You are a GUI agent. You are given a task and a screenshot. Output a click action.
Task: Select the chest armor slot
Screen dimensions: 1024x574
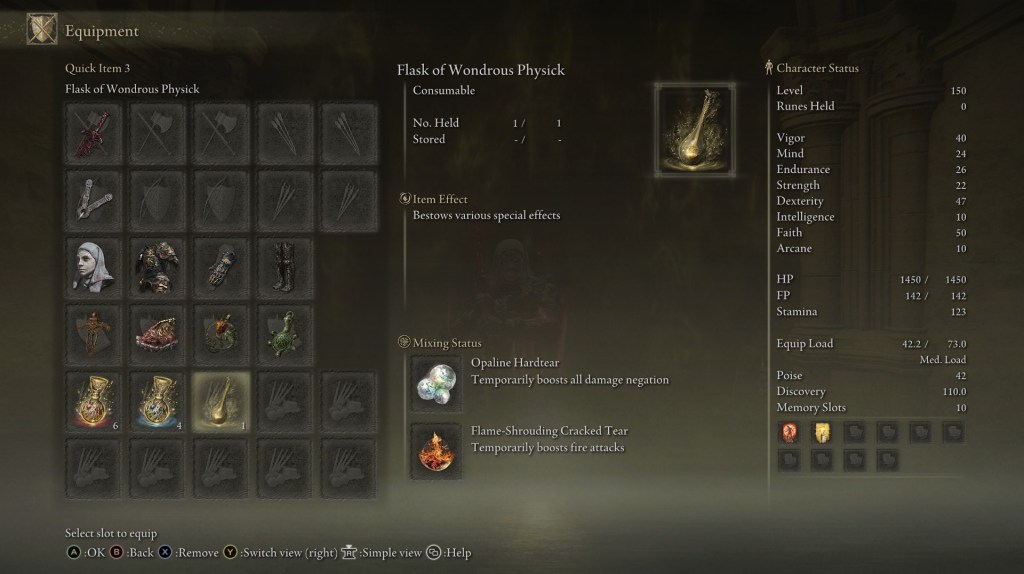click(x=159, y=267)
